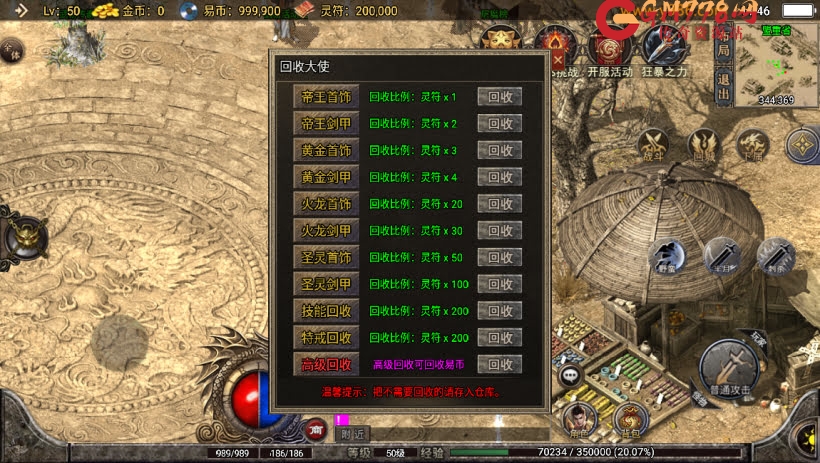The image size is (820, 463).
Task: Open the 特戒回收 option
Action: [327, 338]
